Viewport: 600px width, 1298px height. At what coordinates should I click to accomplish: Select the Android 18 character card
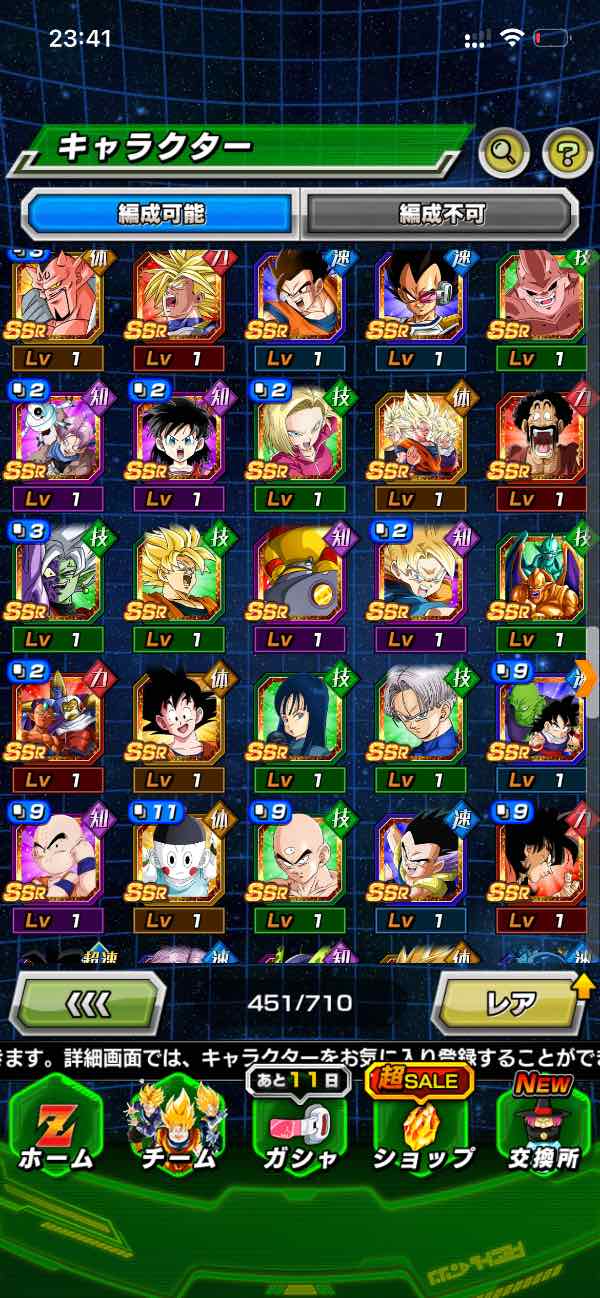tap(300, 440)
